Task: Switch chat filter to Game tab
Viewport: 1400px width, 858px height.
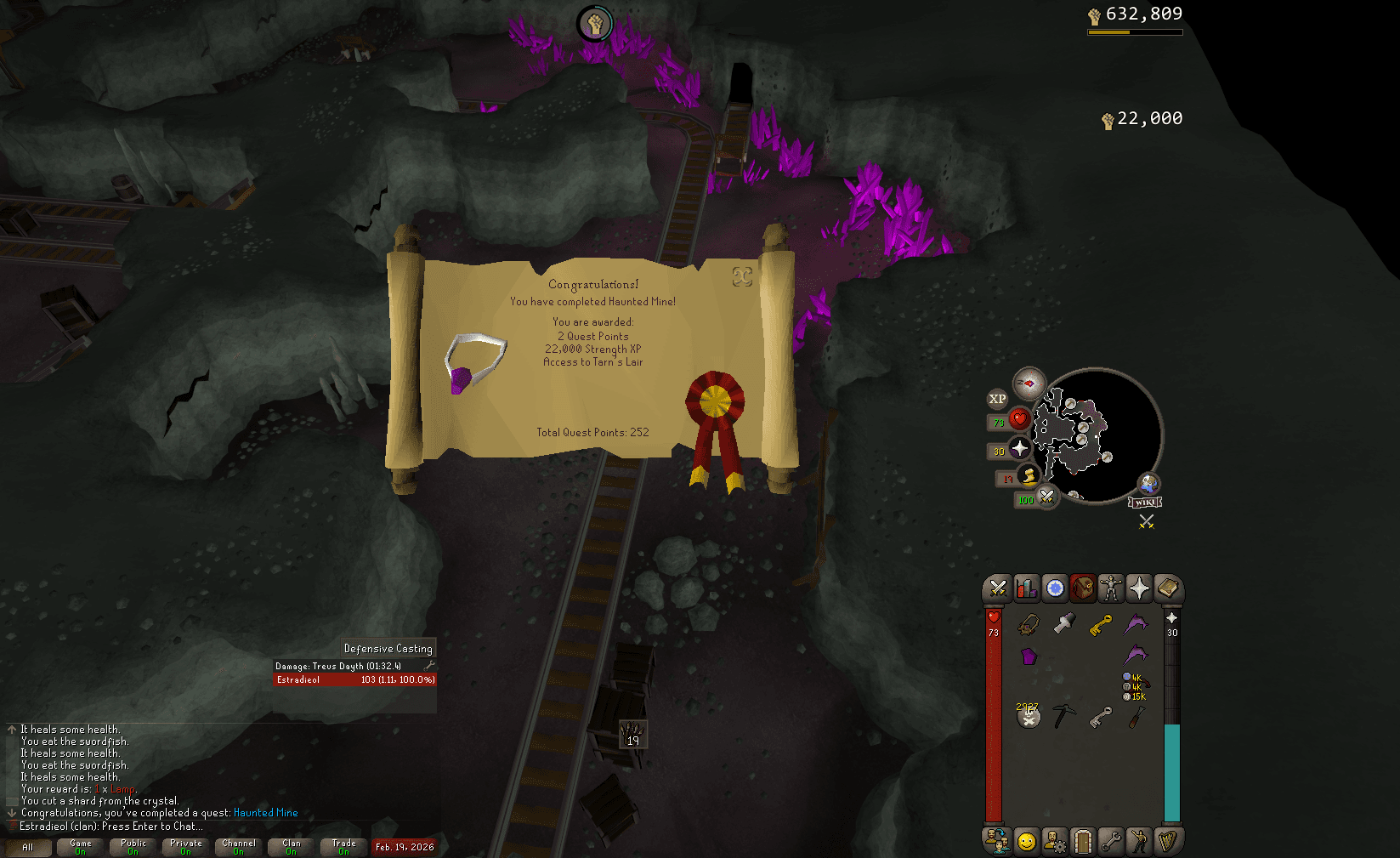Action: 81,847
